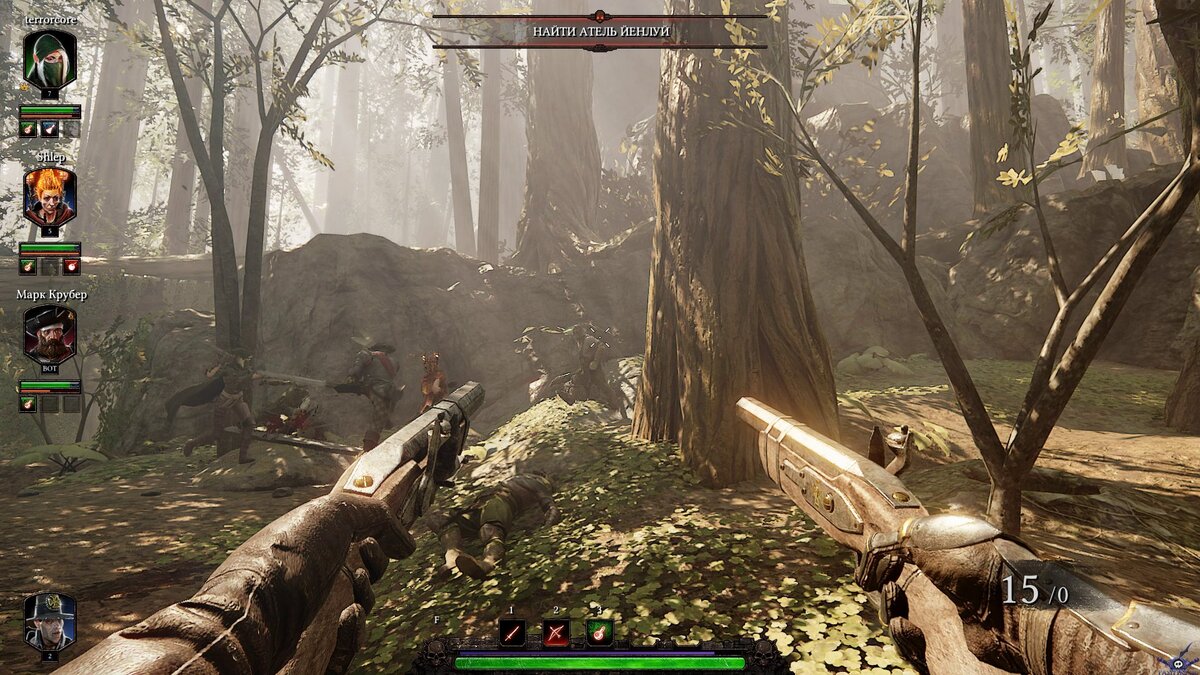
Task: Use the healing potion slot
Action: pyautogui.click(x=599, y=632)
